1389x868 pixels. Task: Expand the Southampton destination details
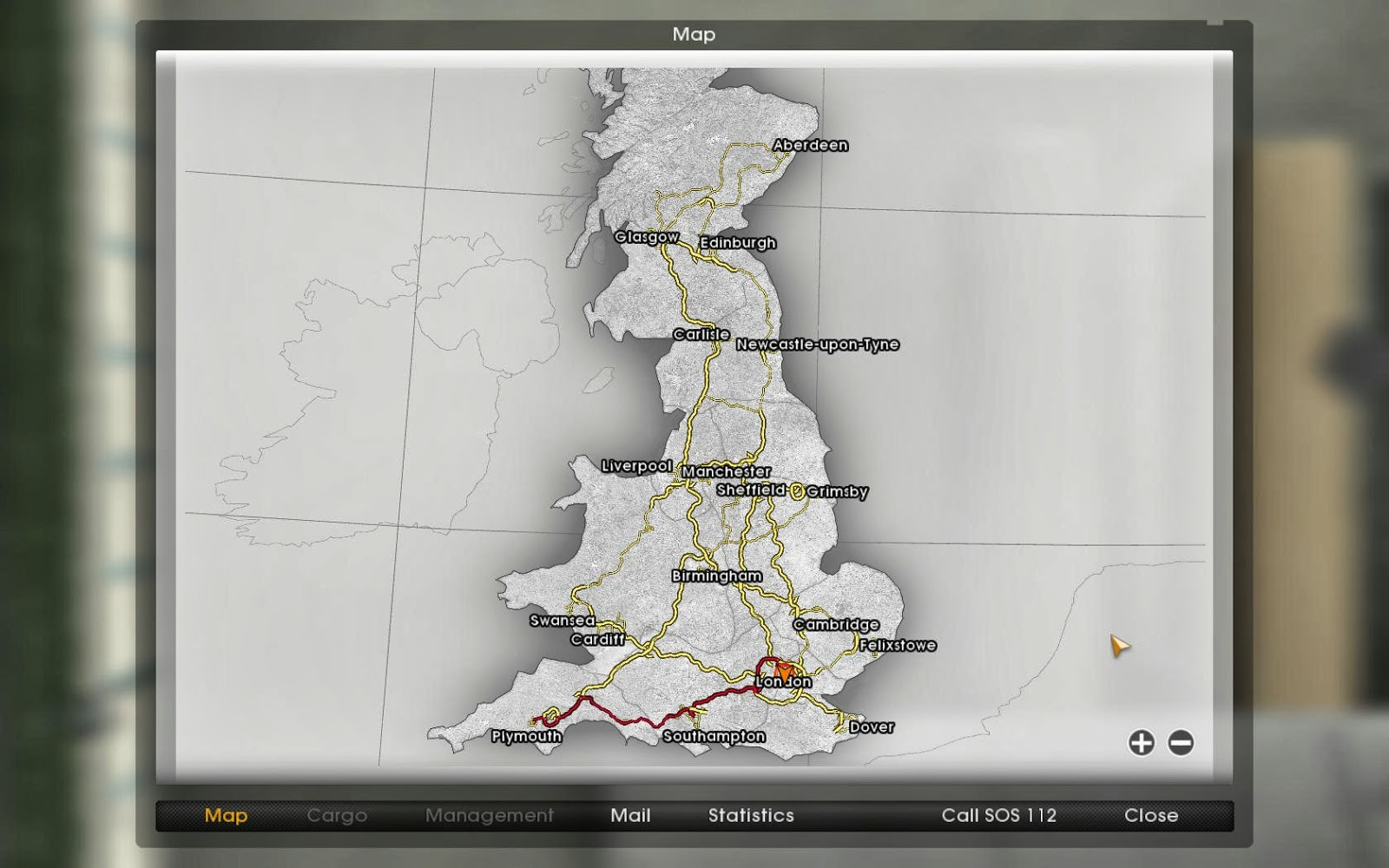click(713, 736)
